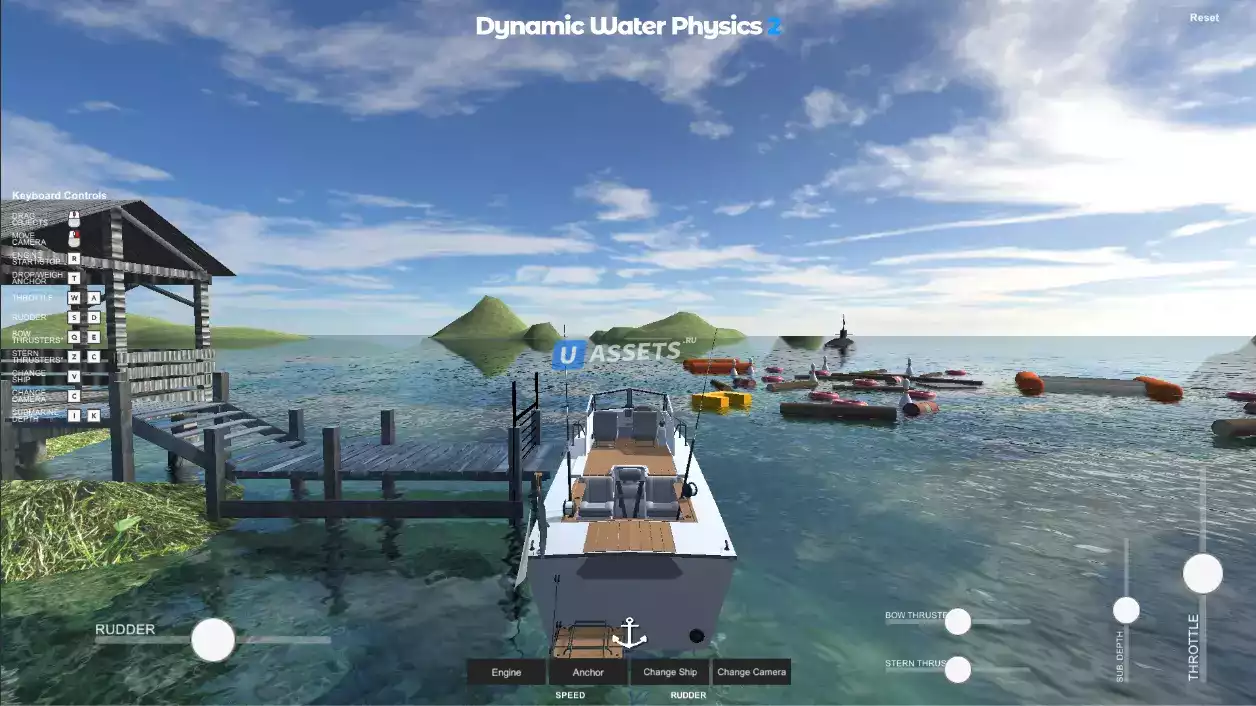Click the Reset button

tap(1204, 18)
